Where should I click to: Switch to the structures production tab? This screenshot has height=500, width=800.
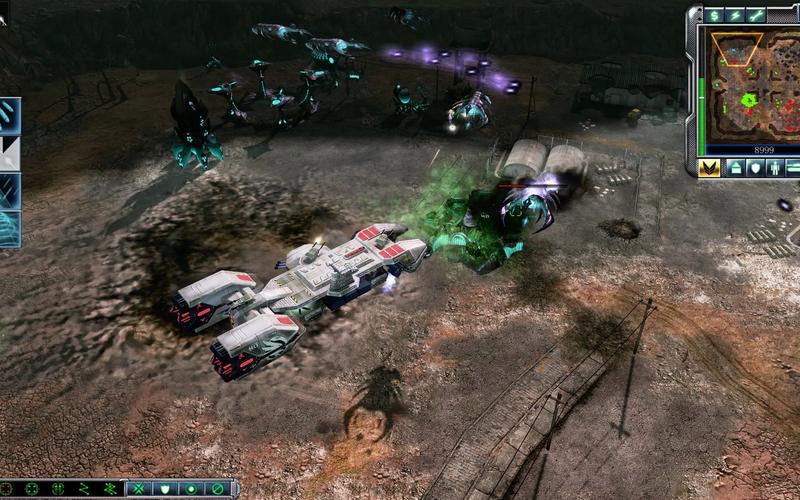735,167
